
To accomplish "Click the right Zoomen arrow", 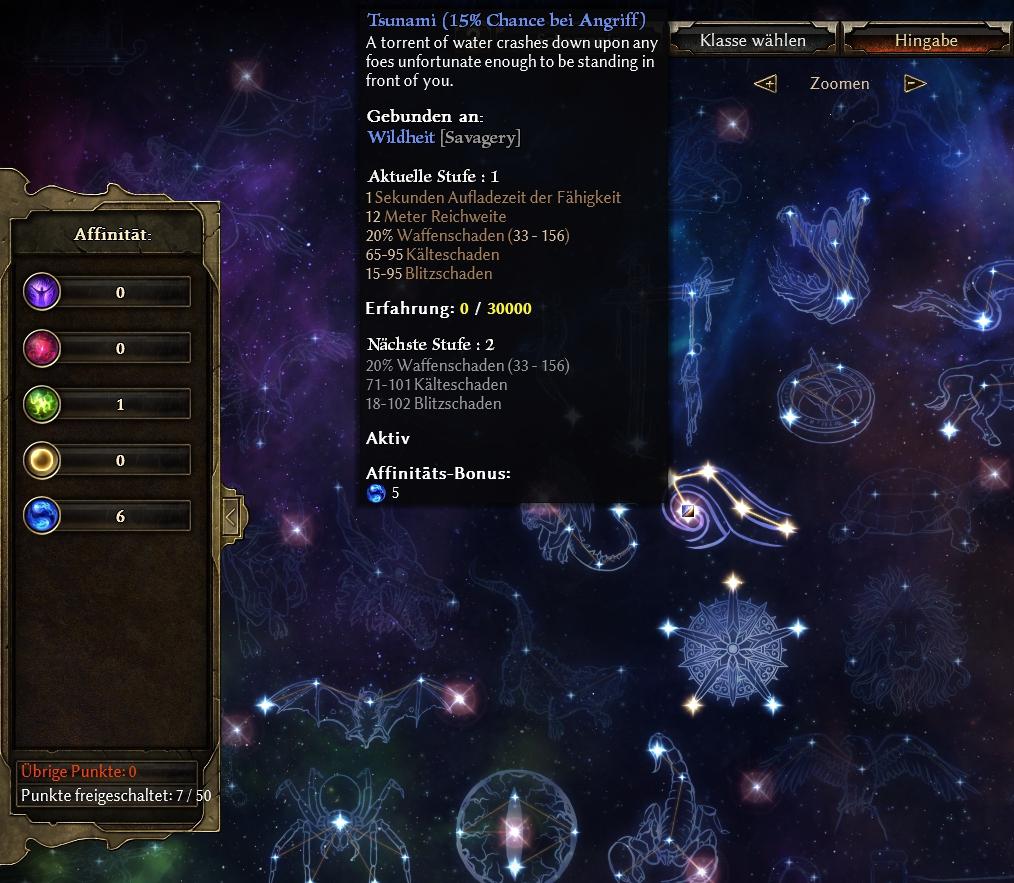I will pyautogui.click(x=915, y=84).
